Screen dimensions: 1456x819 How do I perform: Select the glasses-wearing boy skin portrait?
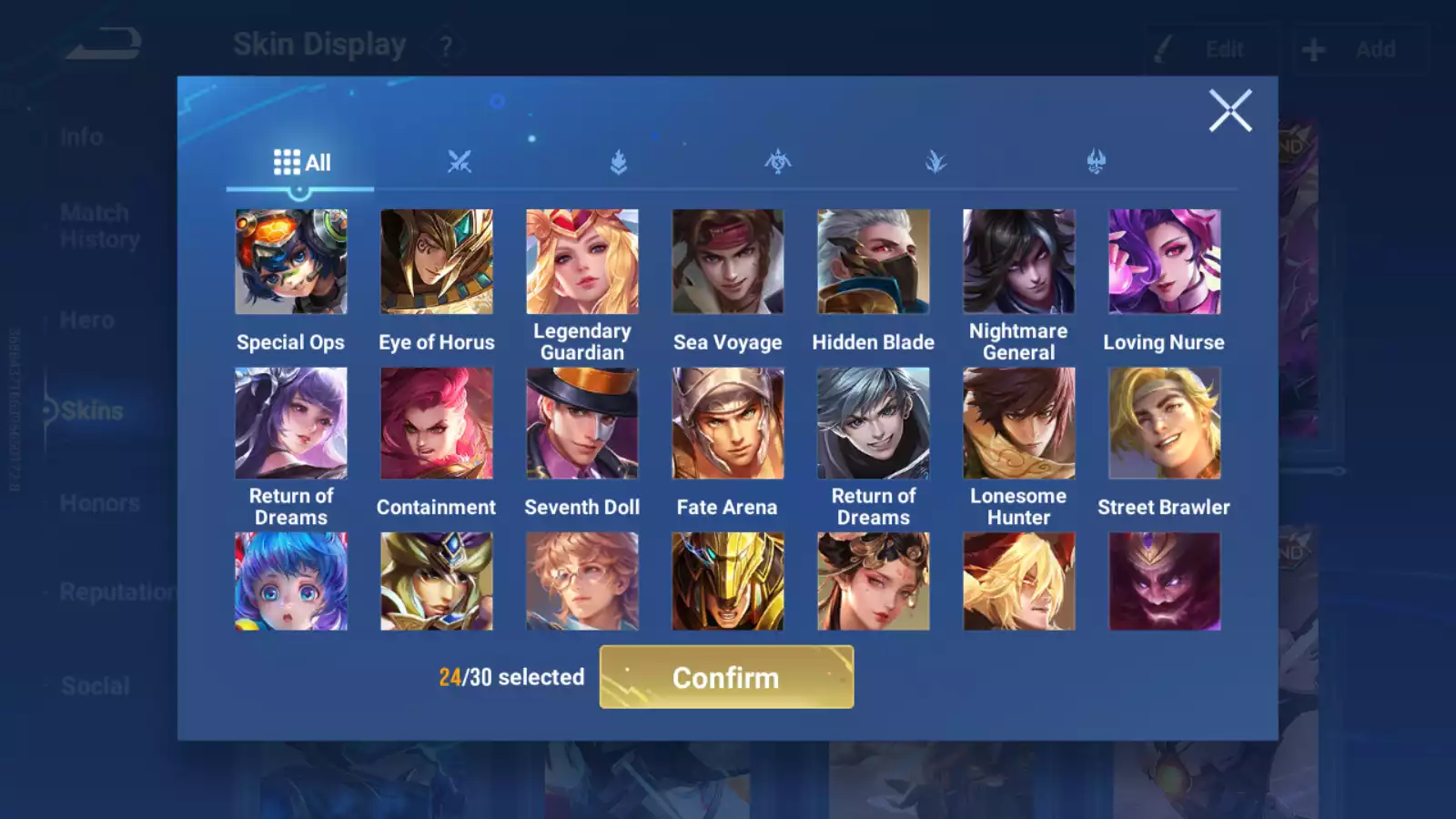point(582,581)
